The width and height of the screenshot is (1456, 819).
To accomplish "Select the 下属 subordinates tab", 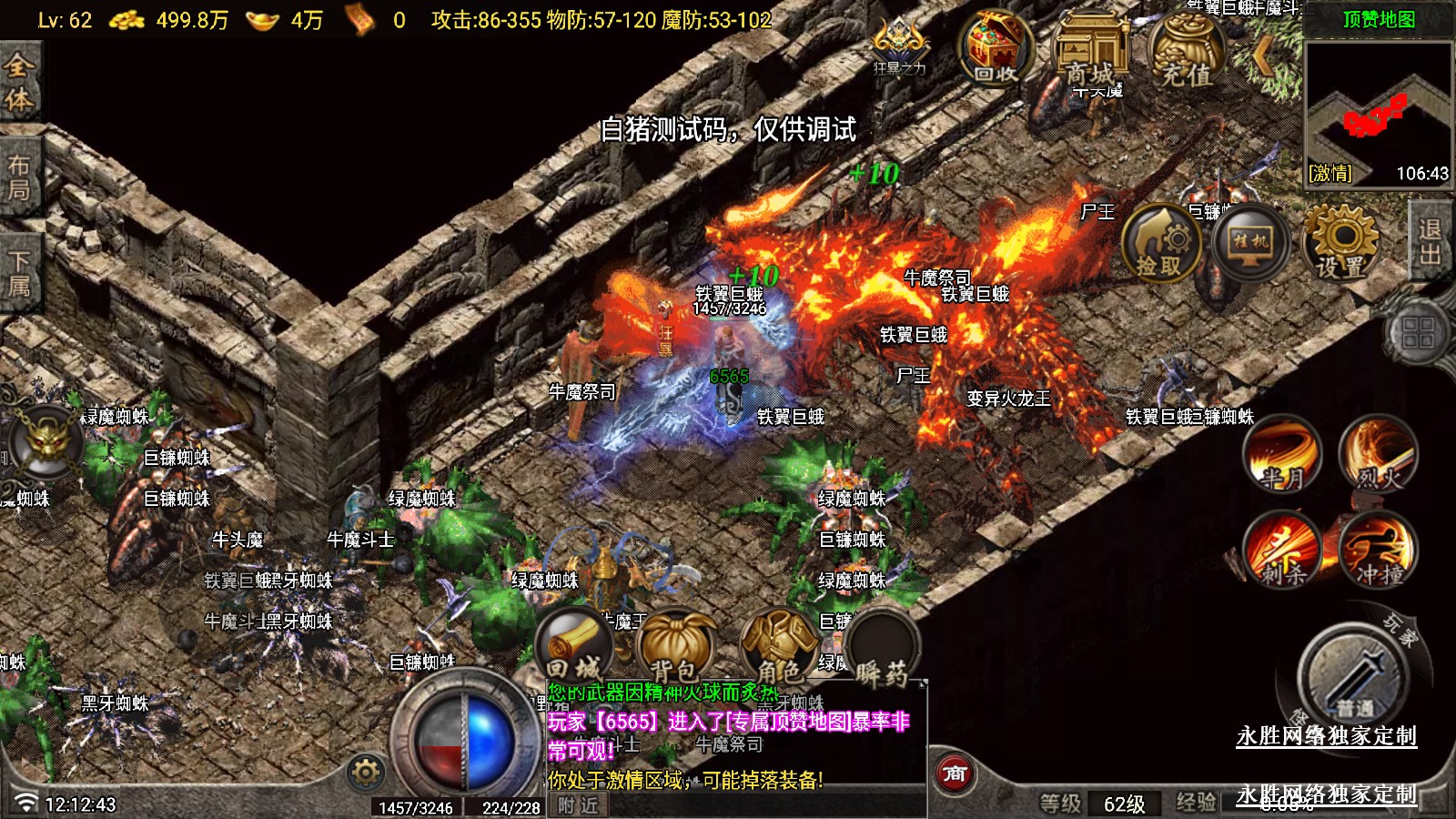I will point(19,273).
